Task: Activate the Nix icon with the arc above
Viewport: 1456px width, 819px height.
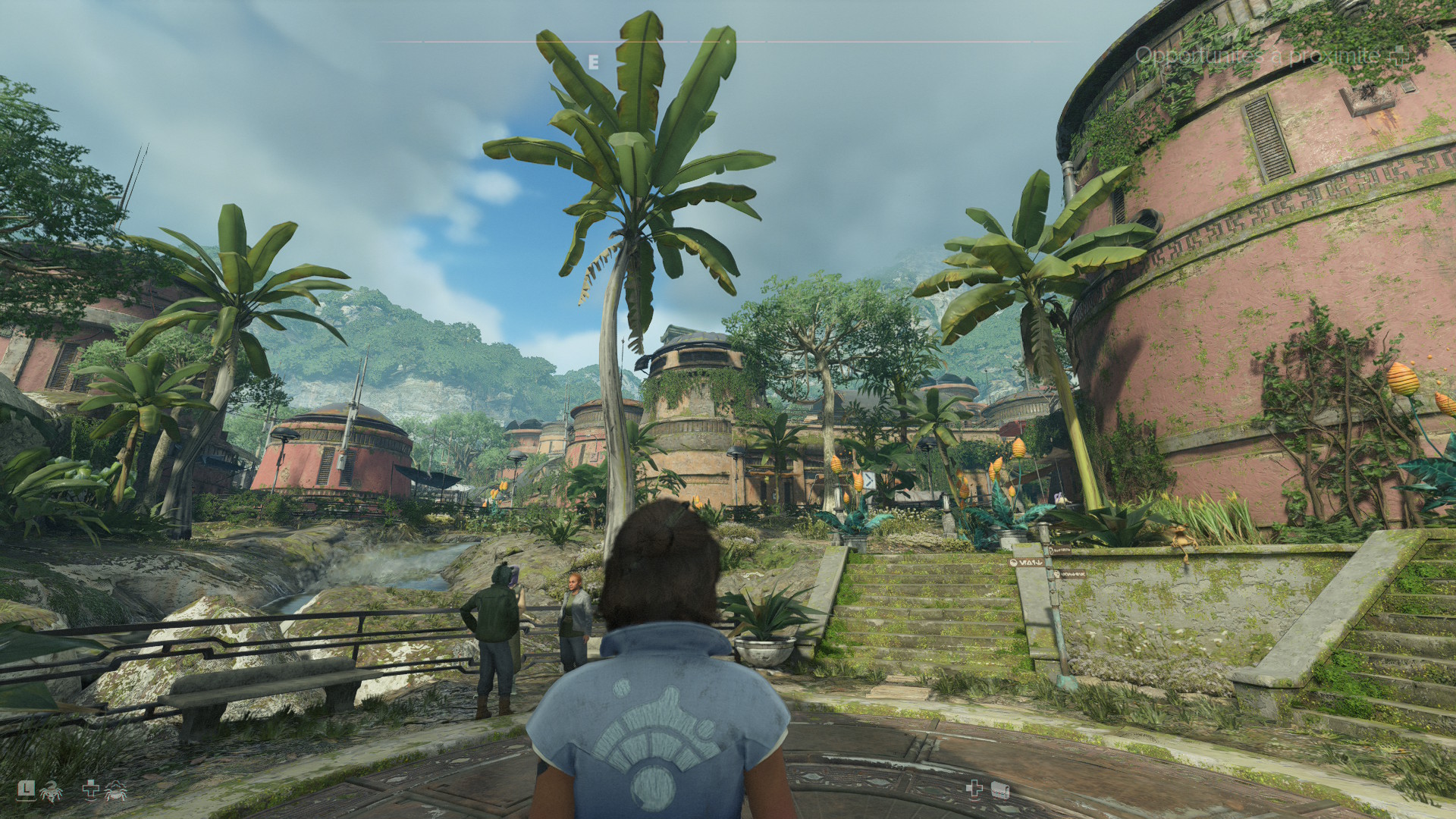Action: (116, 791)
